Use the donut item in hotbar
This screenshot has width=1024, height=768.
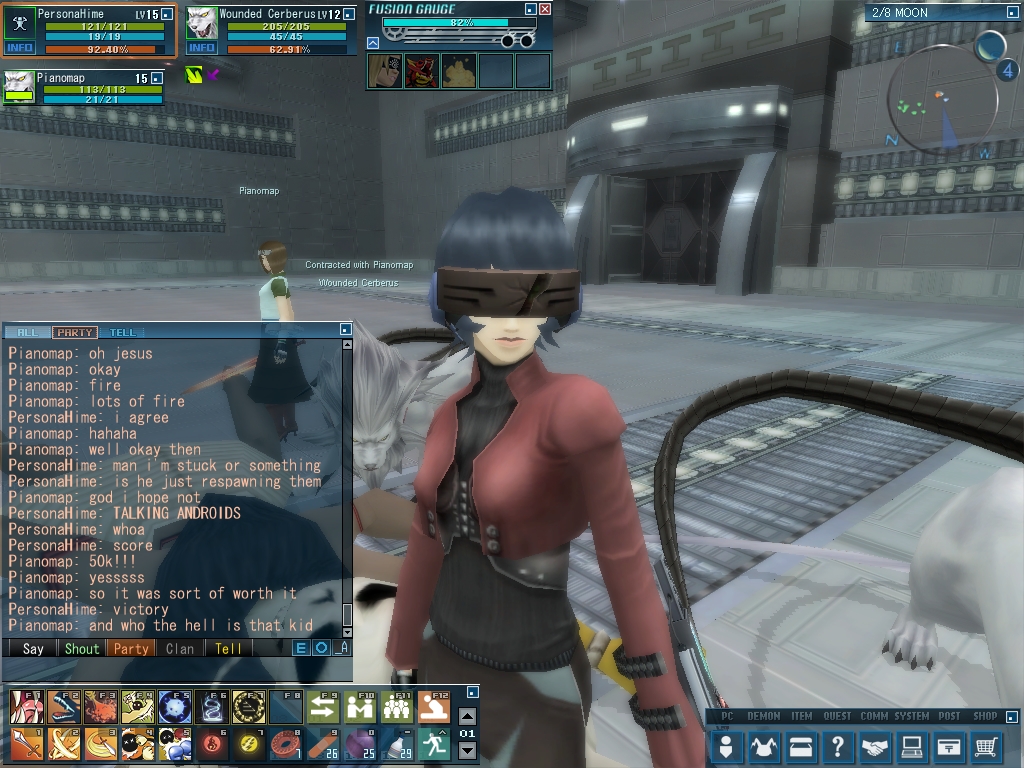point(288,743)
